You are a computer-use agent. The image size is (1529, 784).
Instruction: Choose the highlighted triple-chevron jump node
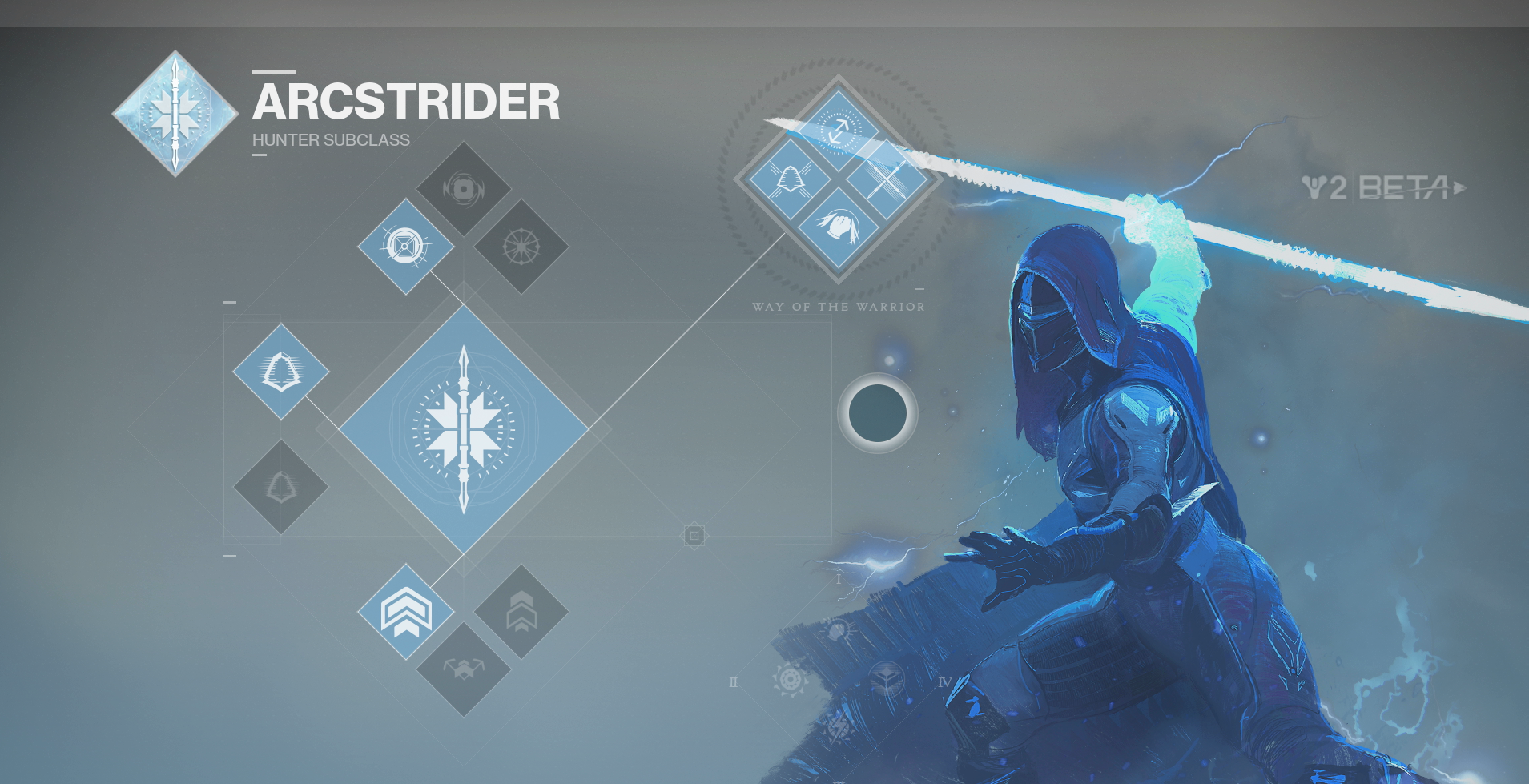405,612
